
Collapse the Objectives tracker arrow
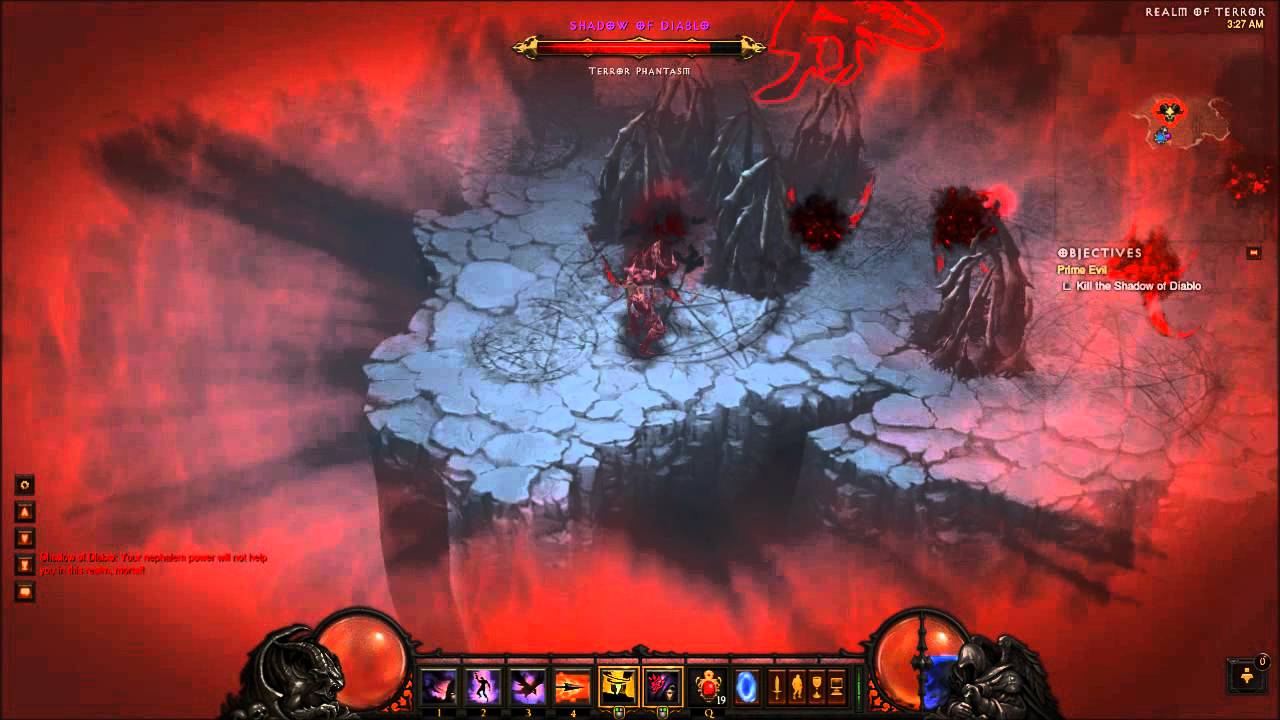[x=1254, y=253]
